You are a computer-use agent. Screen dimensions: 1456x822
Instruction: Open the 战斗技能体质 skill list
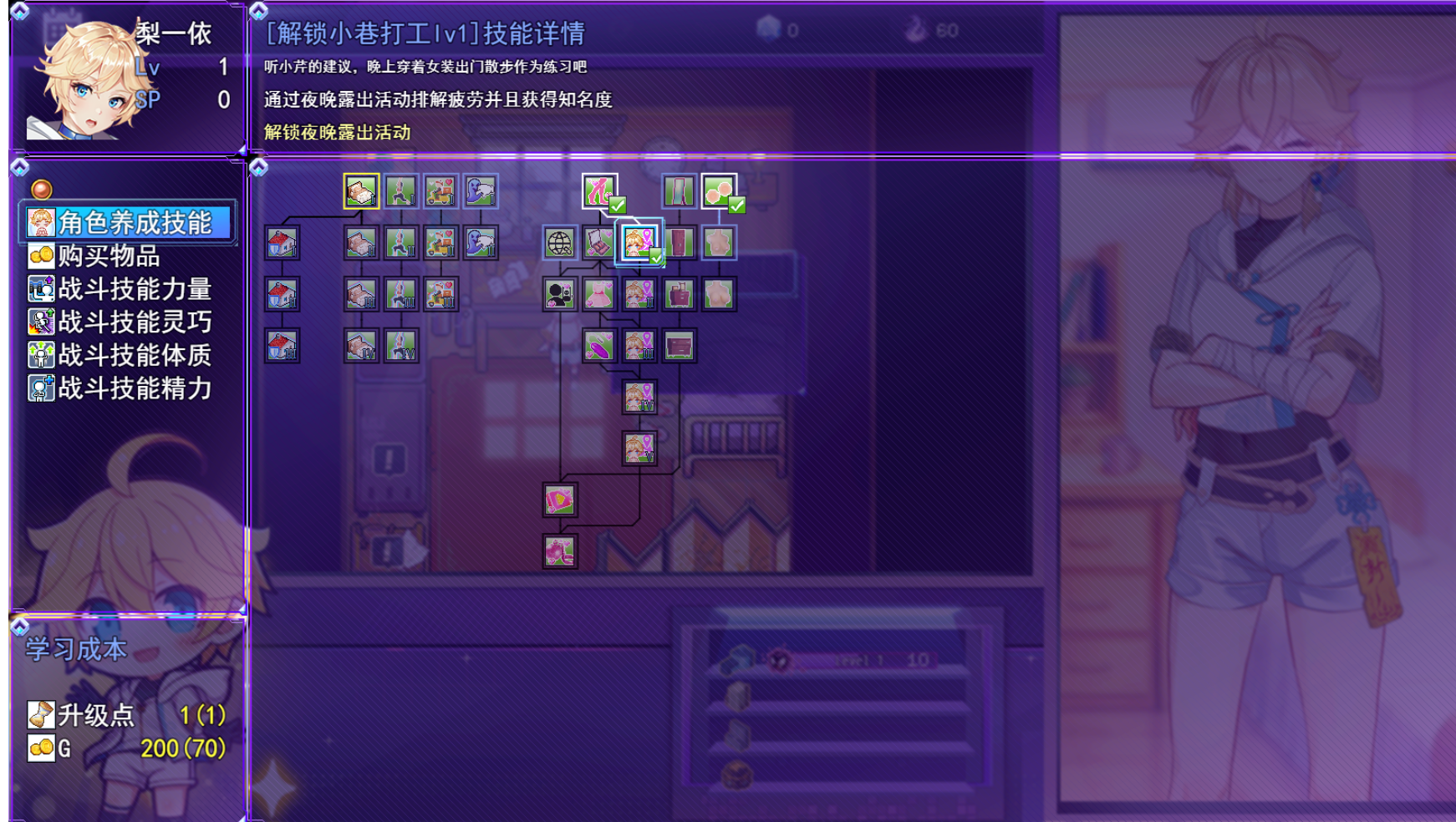(x=134, y=355)
